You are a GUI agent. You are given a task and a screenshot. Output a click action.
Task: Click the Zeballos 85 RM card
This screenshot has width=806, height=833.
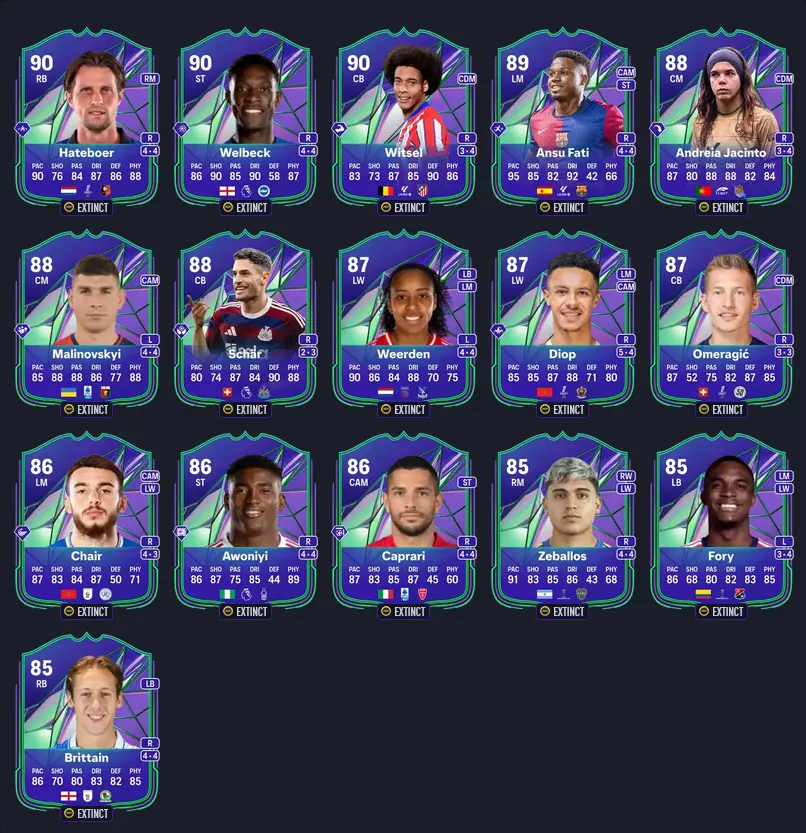click(561, 522)
